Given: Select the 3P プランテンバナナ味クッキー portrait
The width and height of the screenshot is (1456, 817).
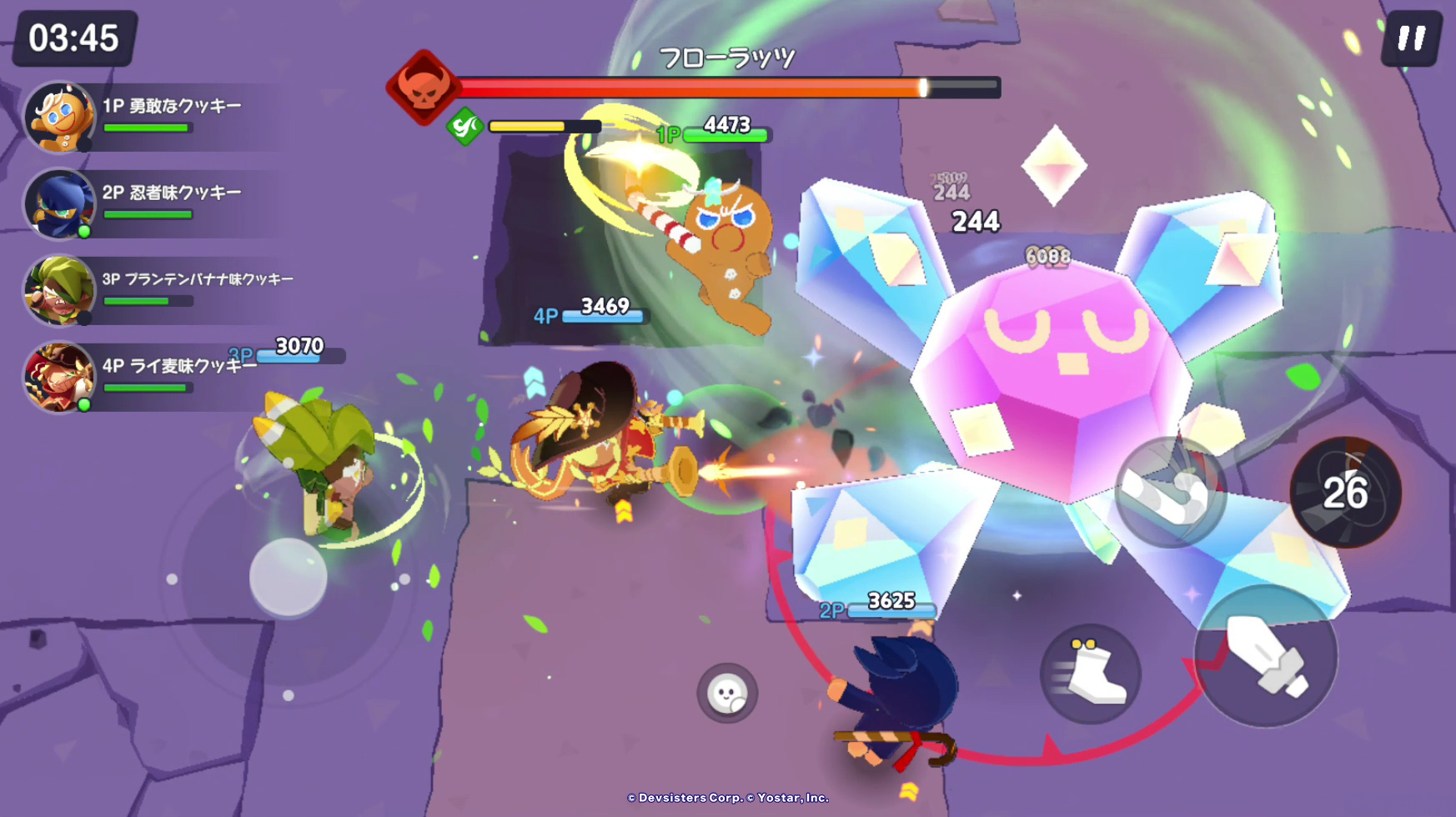Looking at the screenshot, I should pos(59,291).
